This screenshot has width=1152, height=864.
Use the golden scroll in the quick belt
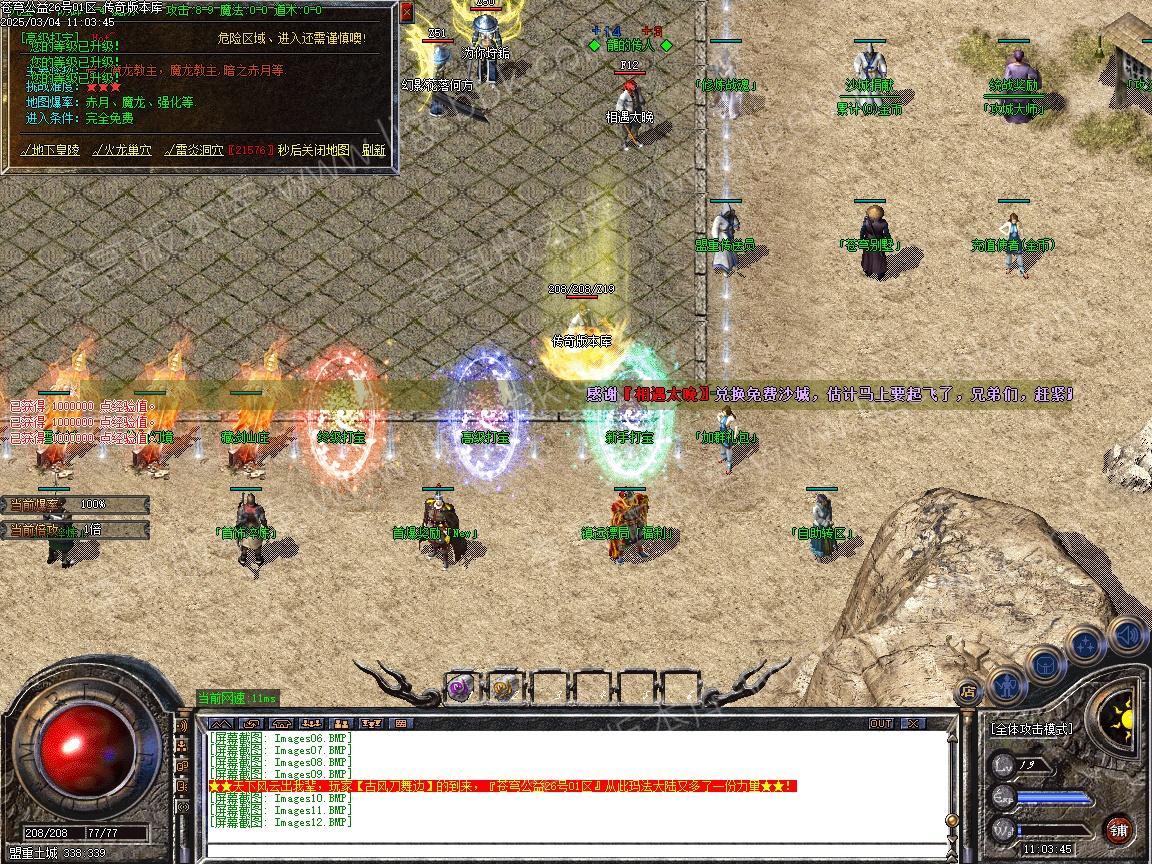(503, 687)
